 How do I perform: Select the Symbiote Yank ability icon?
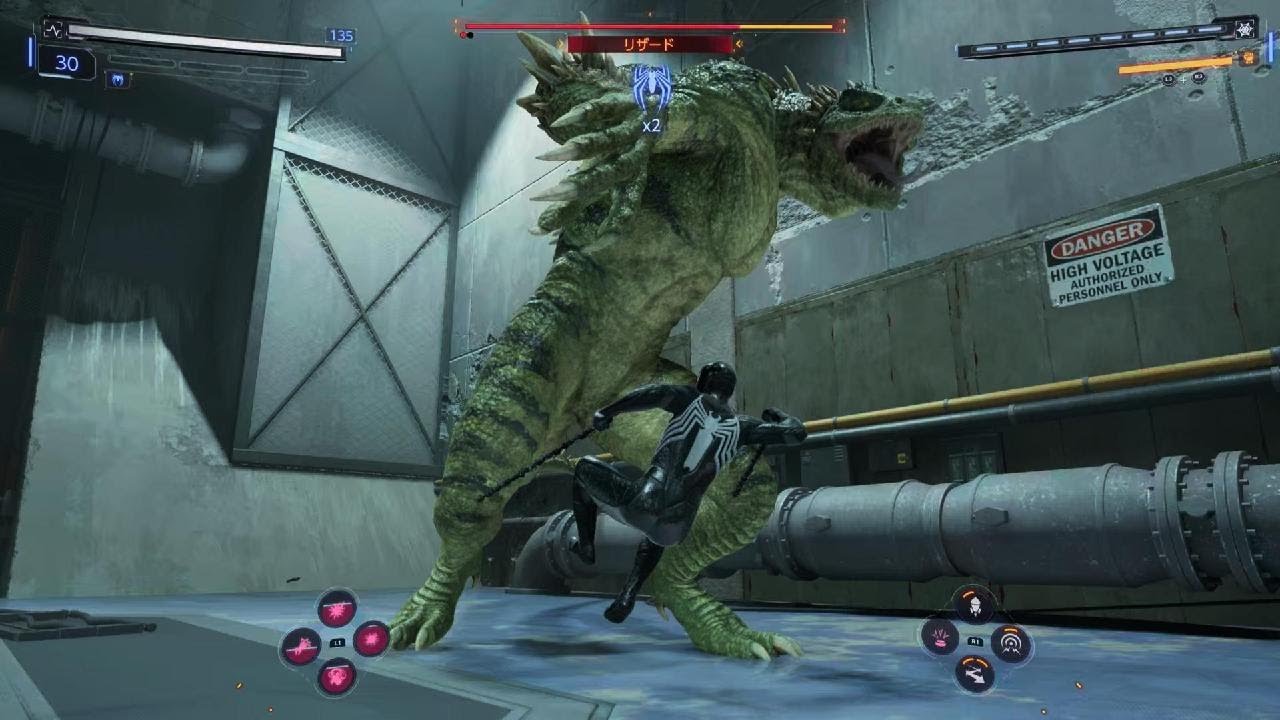[337, 677]
